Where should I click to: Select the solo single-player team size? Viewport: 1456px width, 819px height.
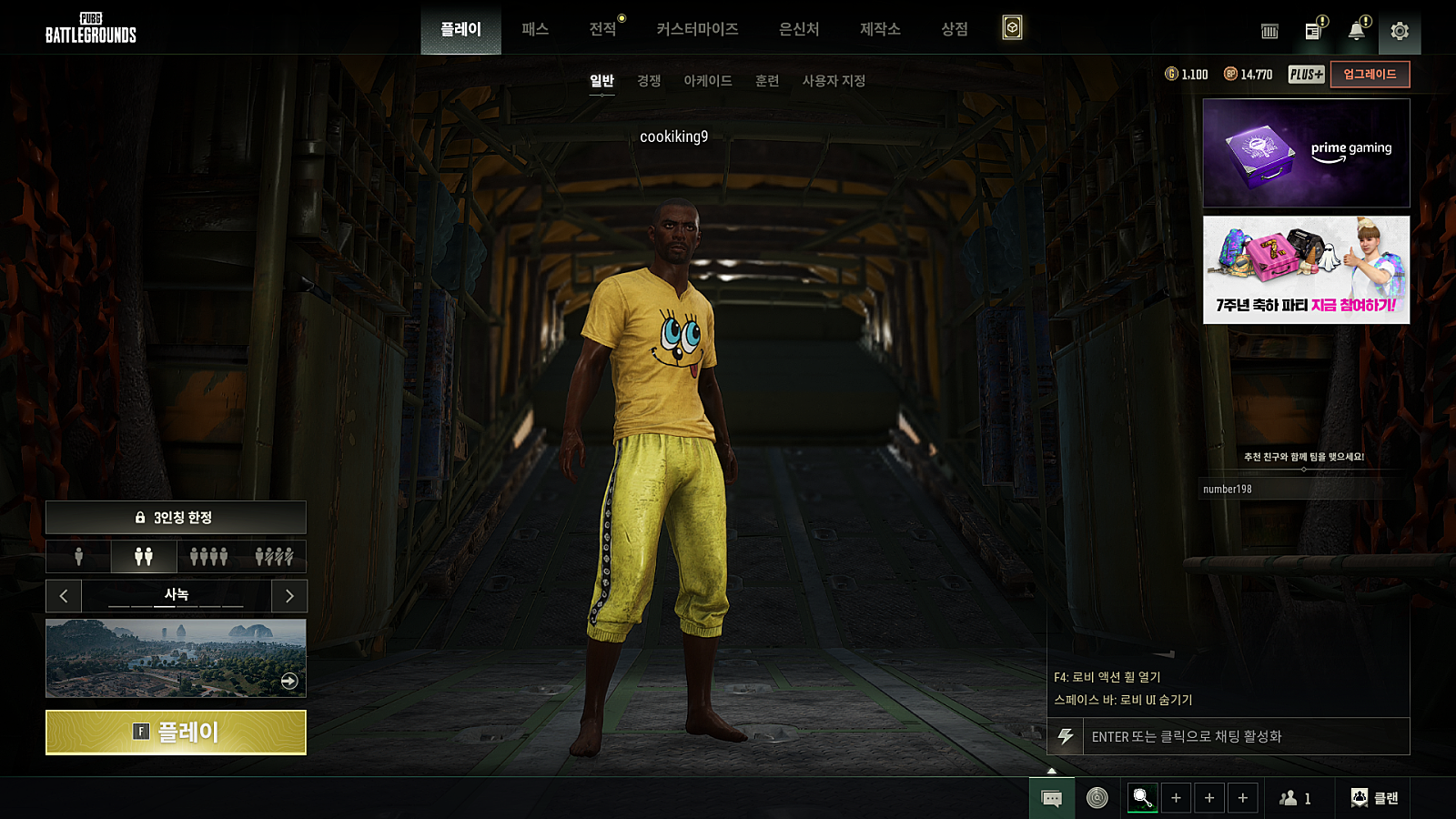79,556
